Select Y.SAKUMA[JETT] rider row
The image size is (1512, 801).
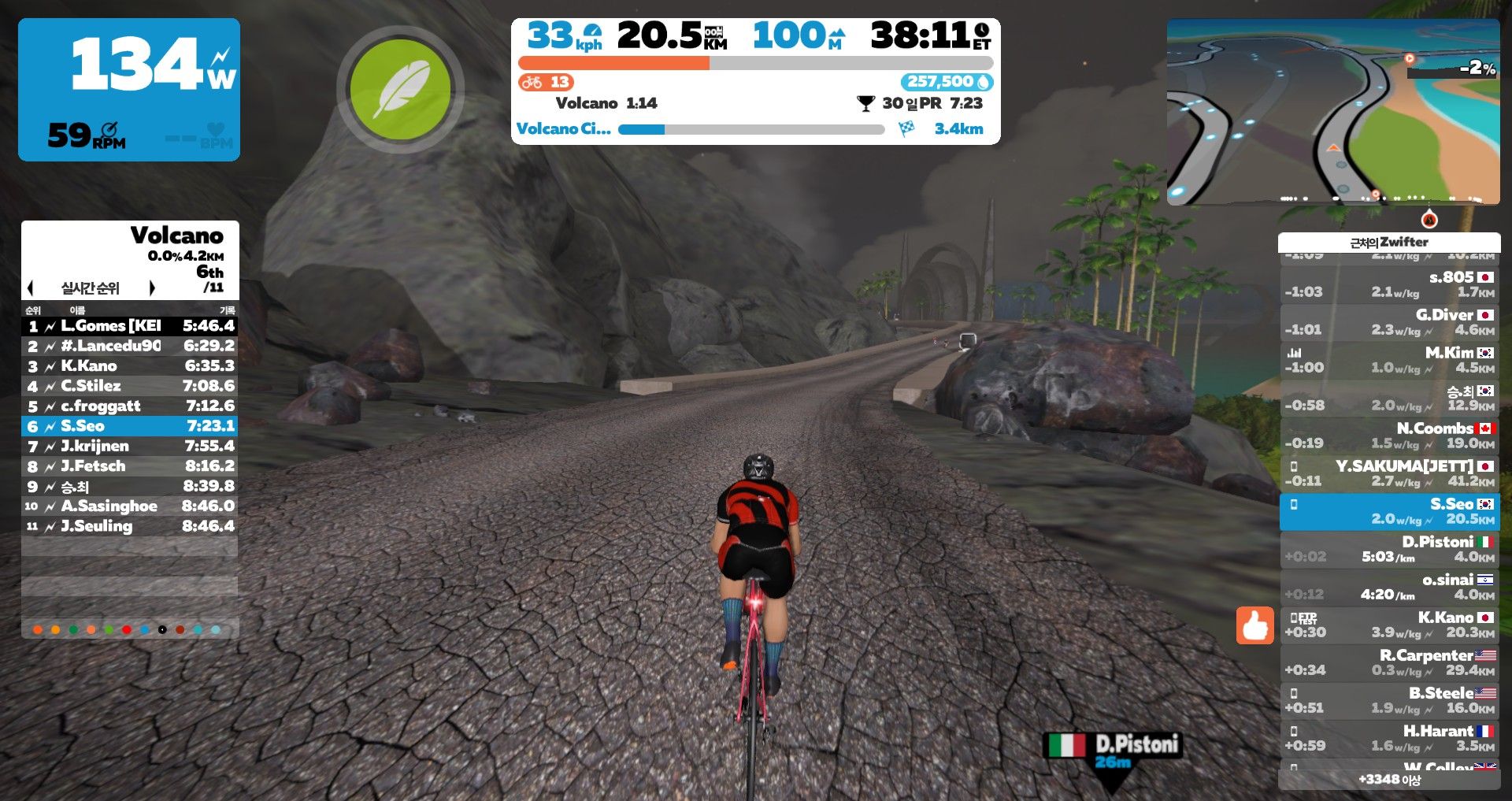[x=1389, y=473]
